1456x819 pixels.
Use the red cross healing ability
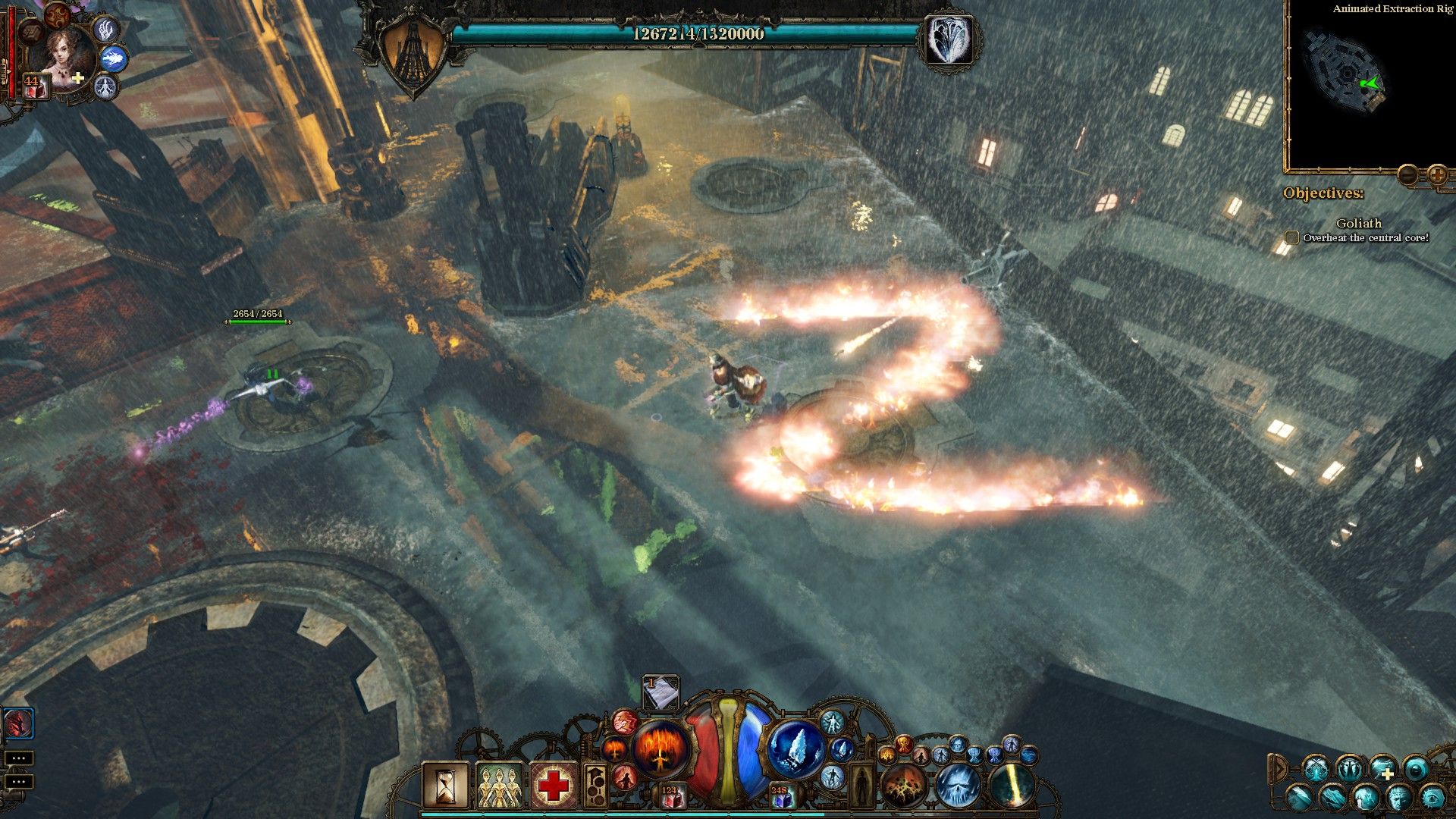(553, 785)
